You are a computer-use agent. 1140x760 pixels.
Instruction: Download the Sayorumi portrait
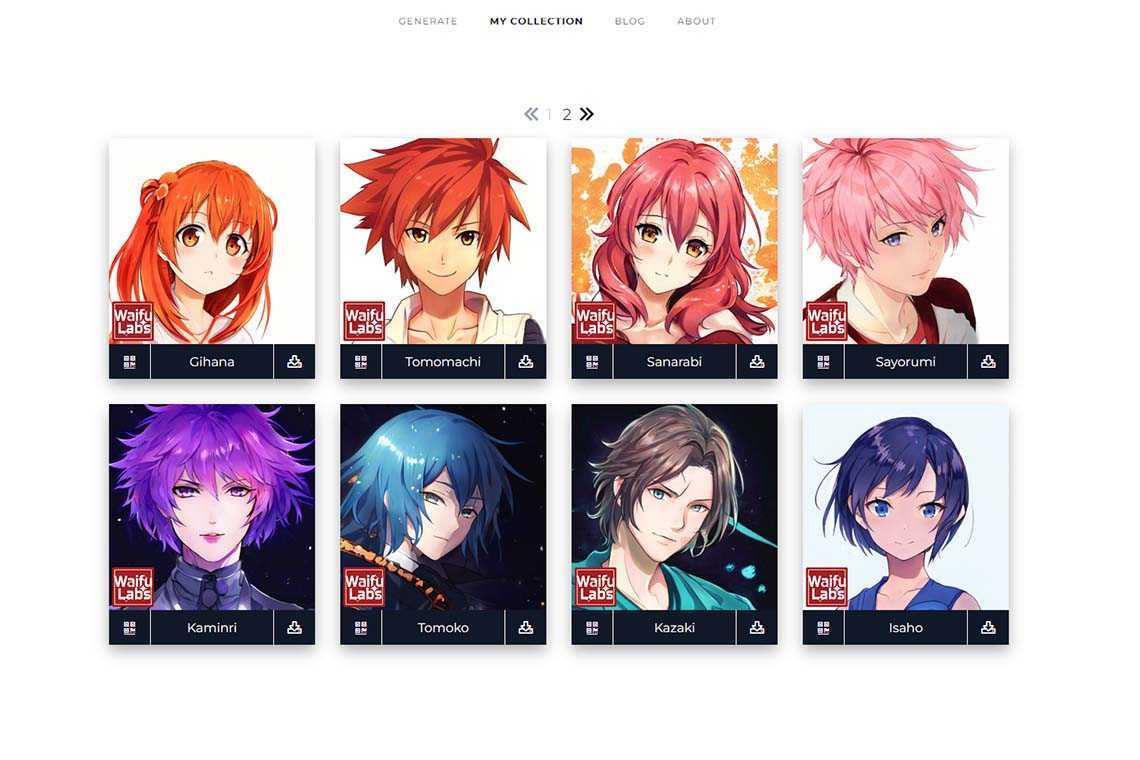(988, 362)
